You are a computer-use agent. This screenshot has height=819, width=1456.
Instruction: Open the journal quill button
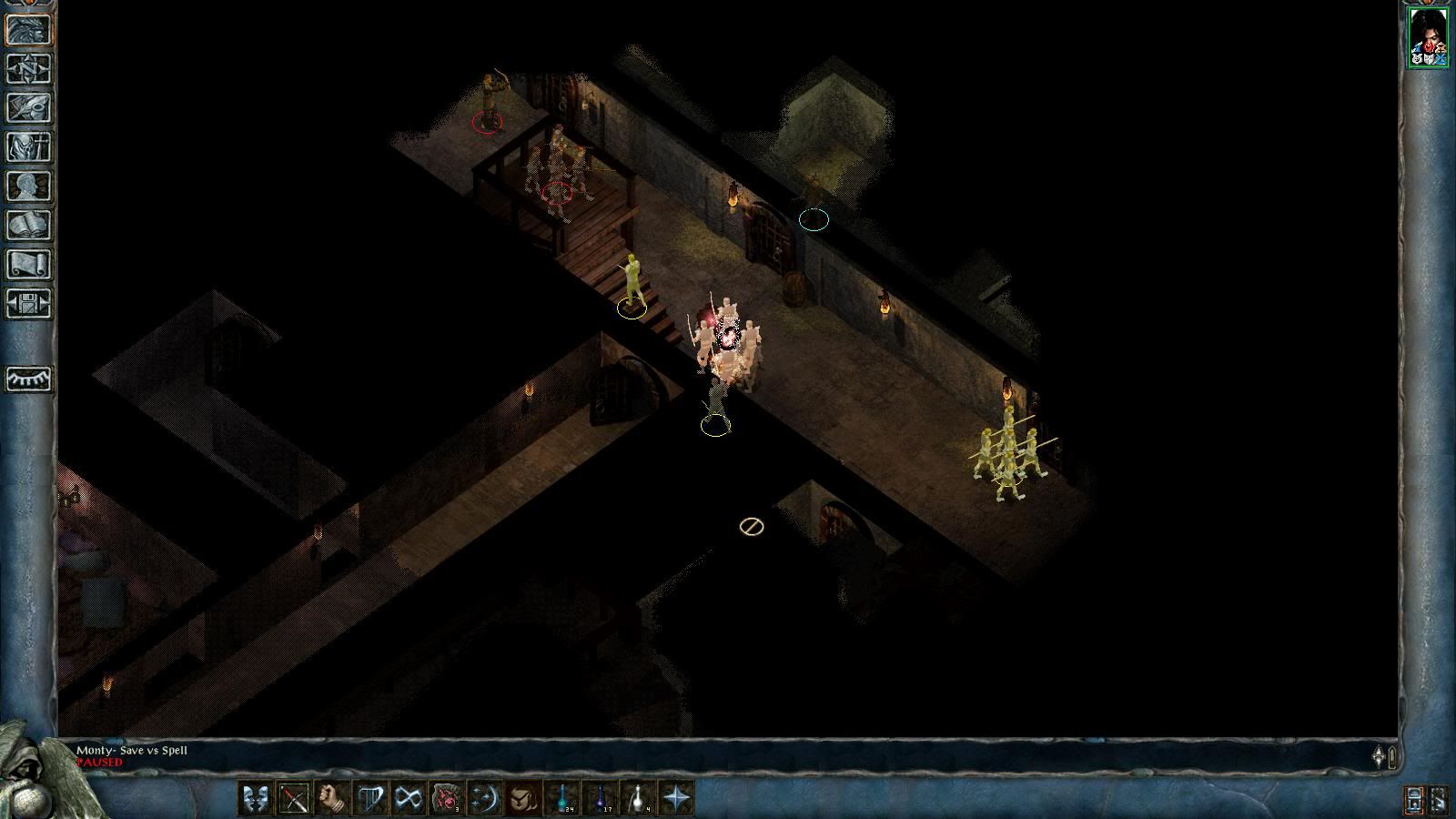[28, 108]
